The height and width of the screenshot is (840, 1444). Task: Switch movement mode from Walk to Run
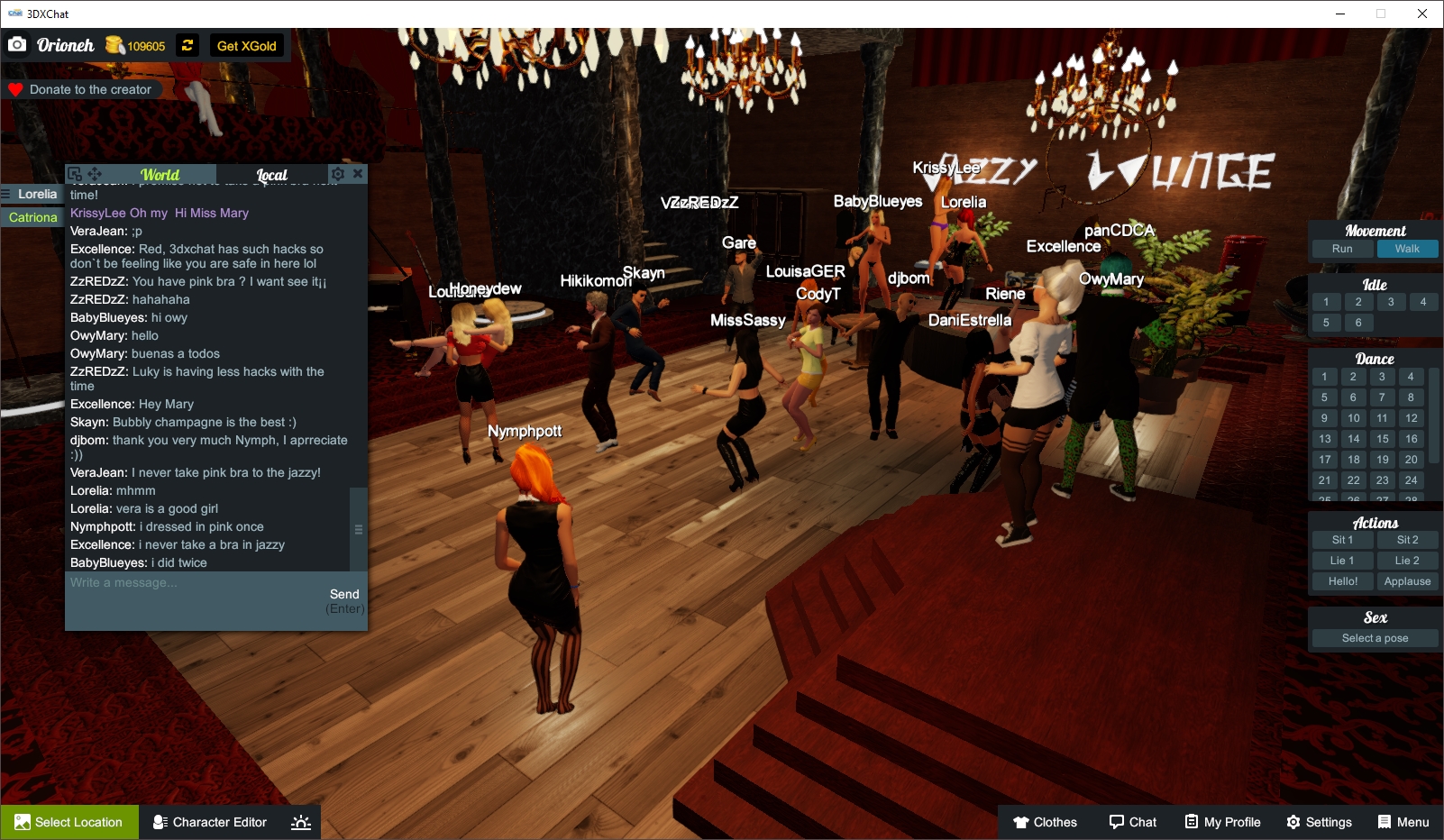(1342, 248)
